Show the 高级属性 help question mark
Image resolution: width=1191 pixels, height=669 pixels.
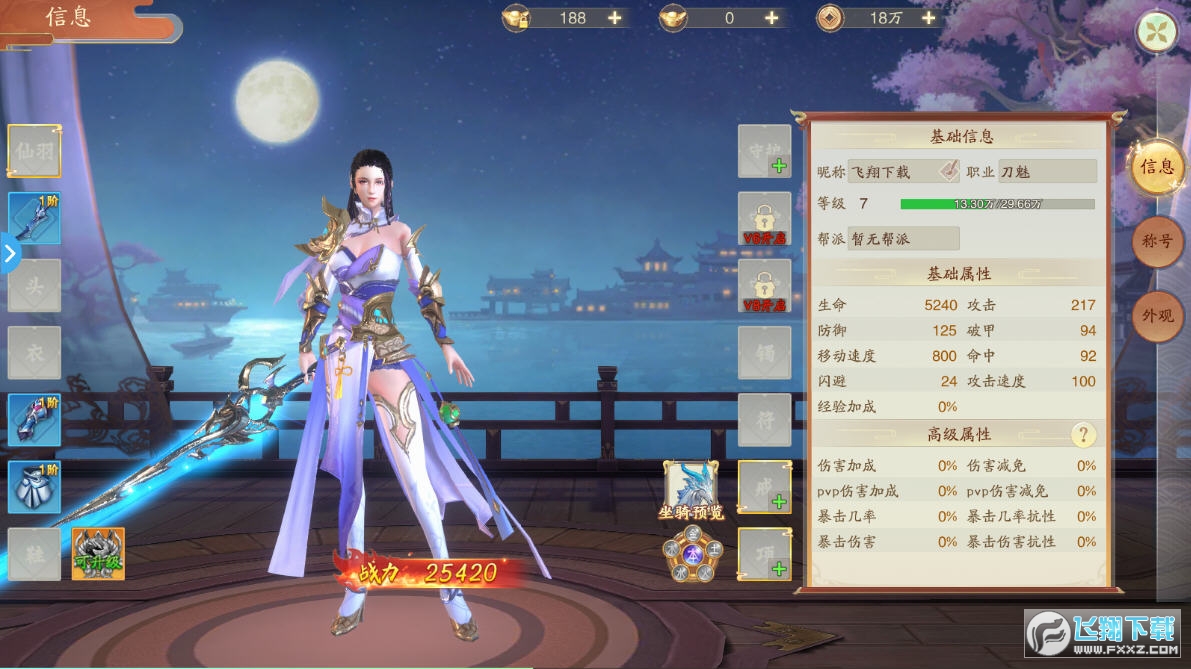(x=1083, y=435)
